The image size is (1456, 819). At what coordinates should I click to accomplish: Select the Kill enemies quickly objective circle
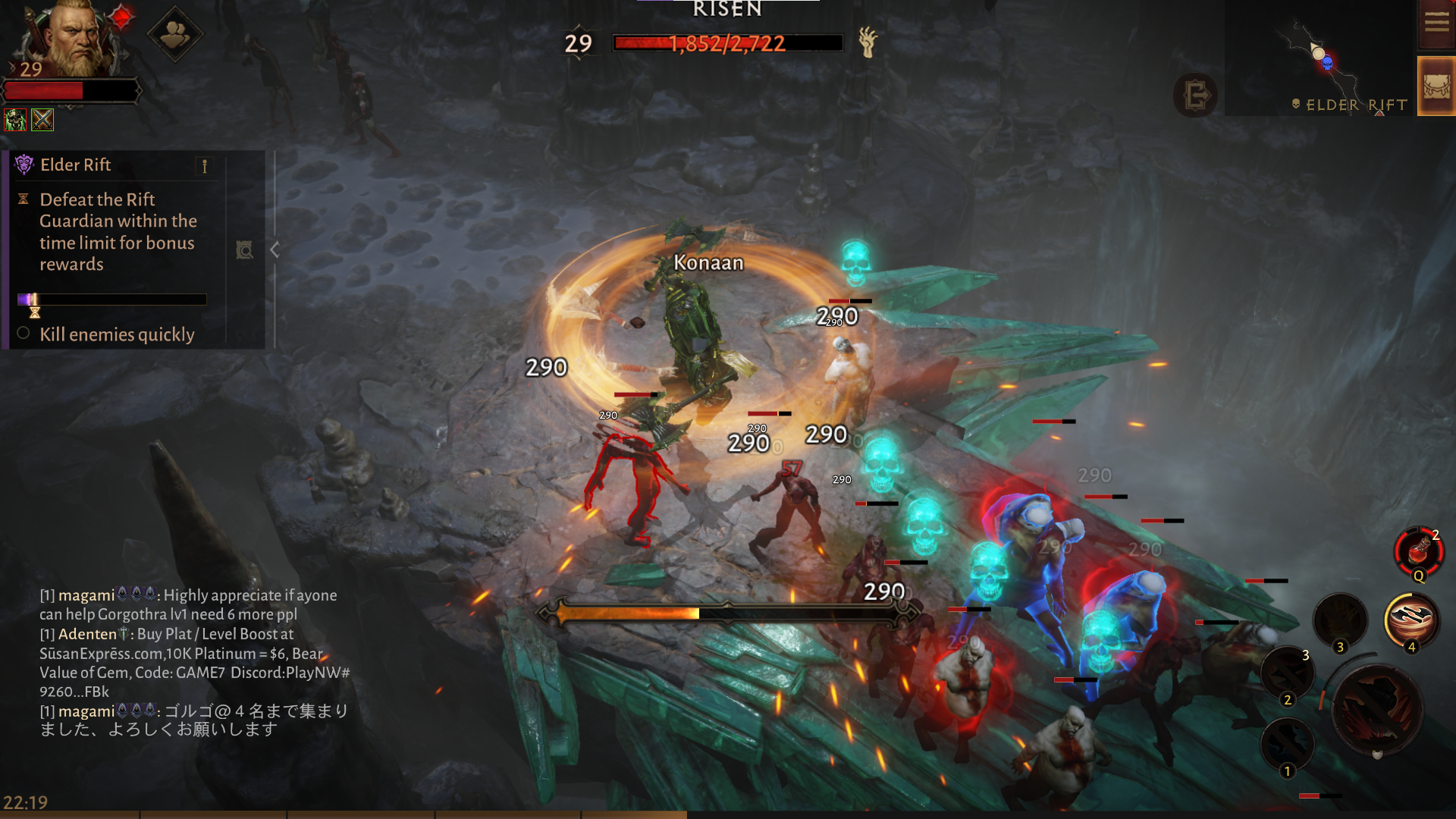[23, 334]
